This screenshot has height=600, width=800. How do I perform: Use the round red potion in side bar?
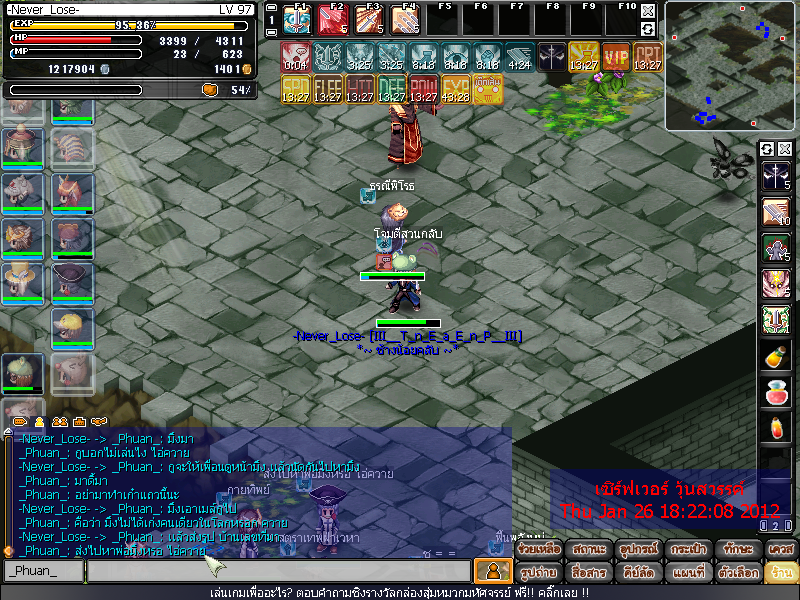point(776,391)
